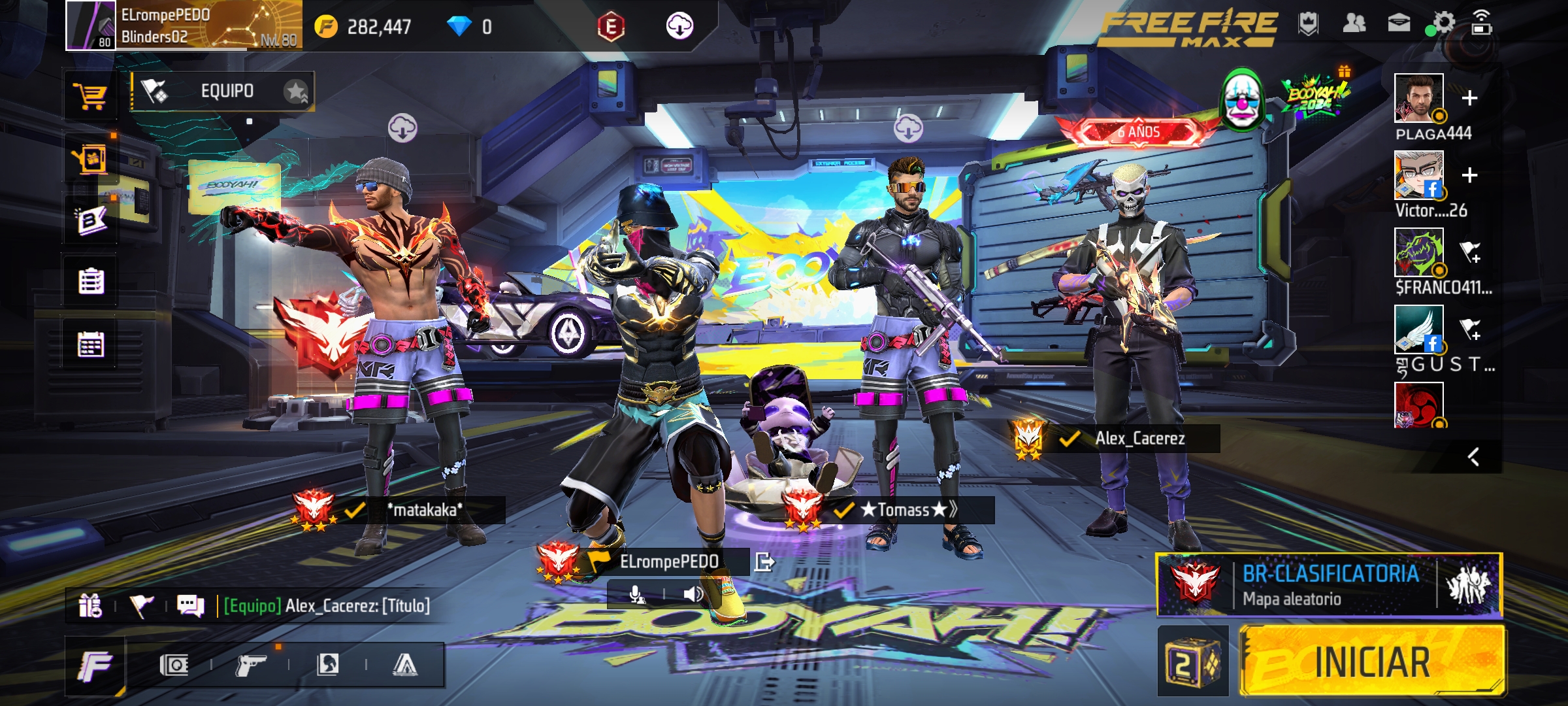Click the dice team-size button
The width and height of the screenshot is (1568, 706).
[x=1192, y=663]
